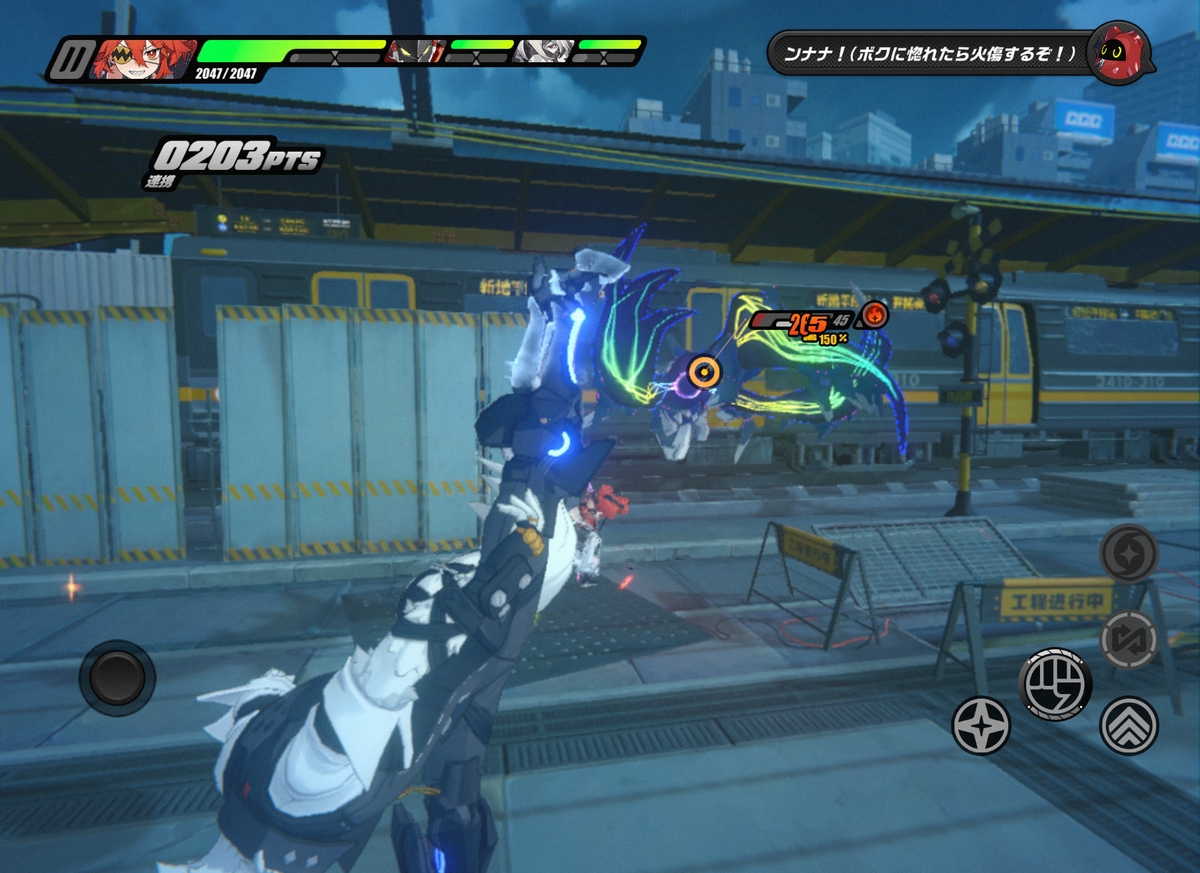This screenshot has width=1200, height=873.
Task: Activate the swirl-star ultimate button
Action: tap(1129, 553)
